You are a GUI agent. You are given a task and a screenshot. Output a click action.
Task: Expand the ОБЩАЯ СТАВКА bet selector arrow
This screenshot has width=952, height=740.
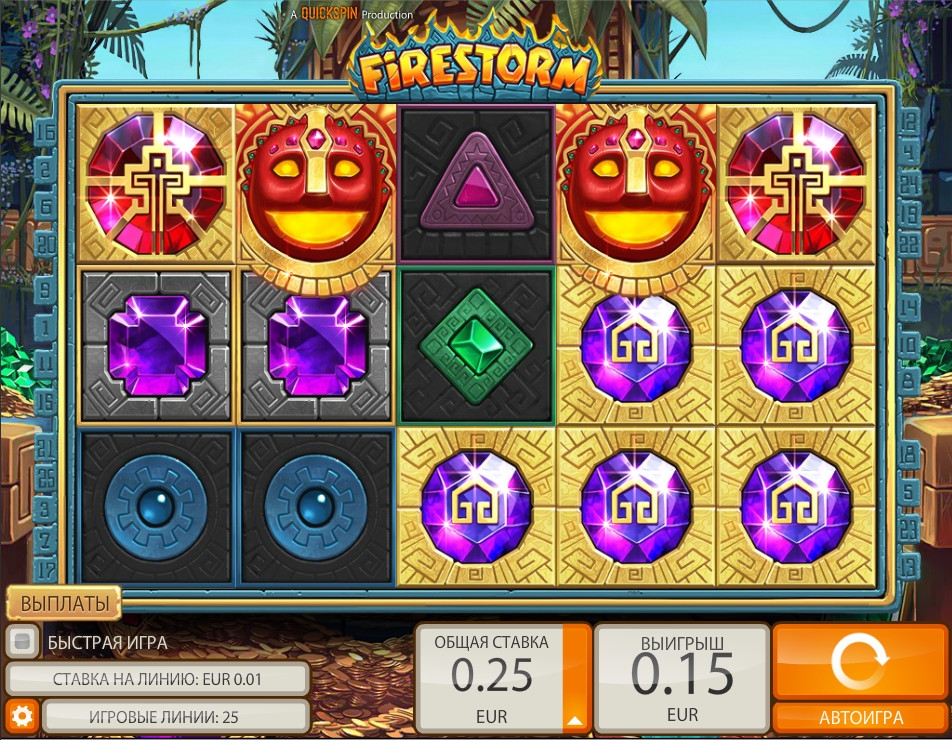tap(575, 716)
